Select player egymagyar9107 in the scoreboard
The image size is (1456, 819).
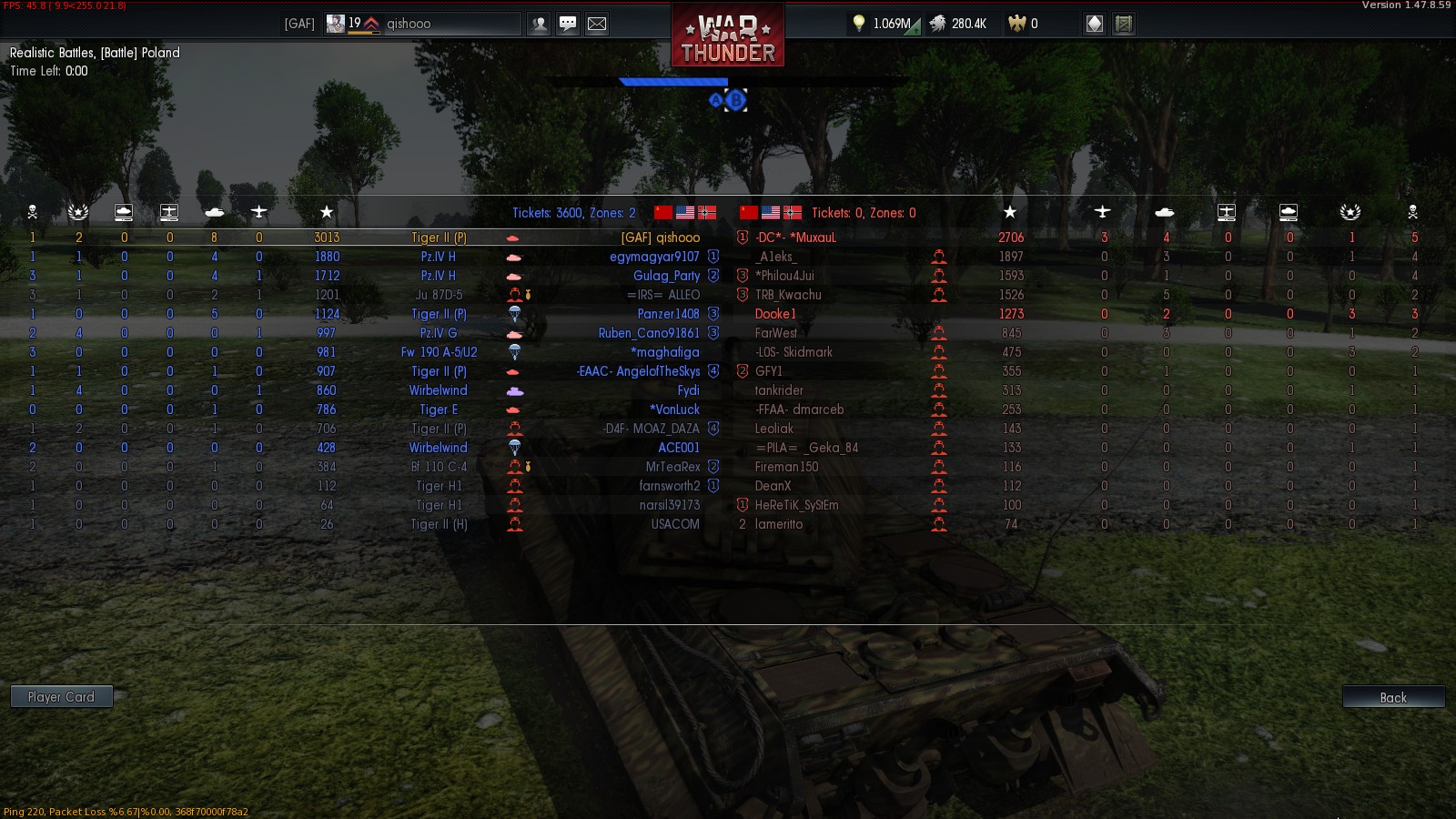point(654,257)
